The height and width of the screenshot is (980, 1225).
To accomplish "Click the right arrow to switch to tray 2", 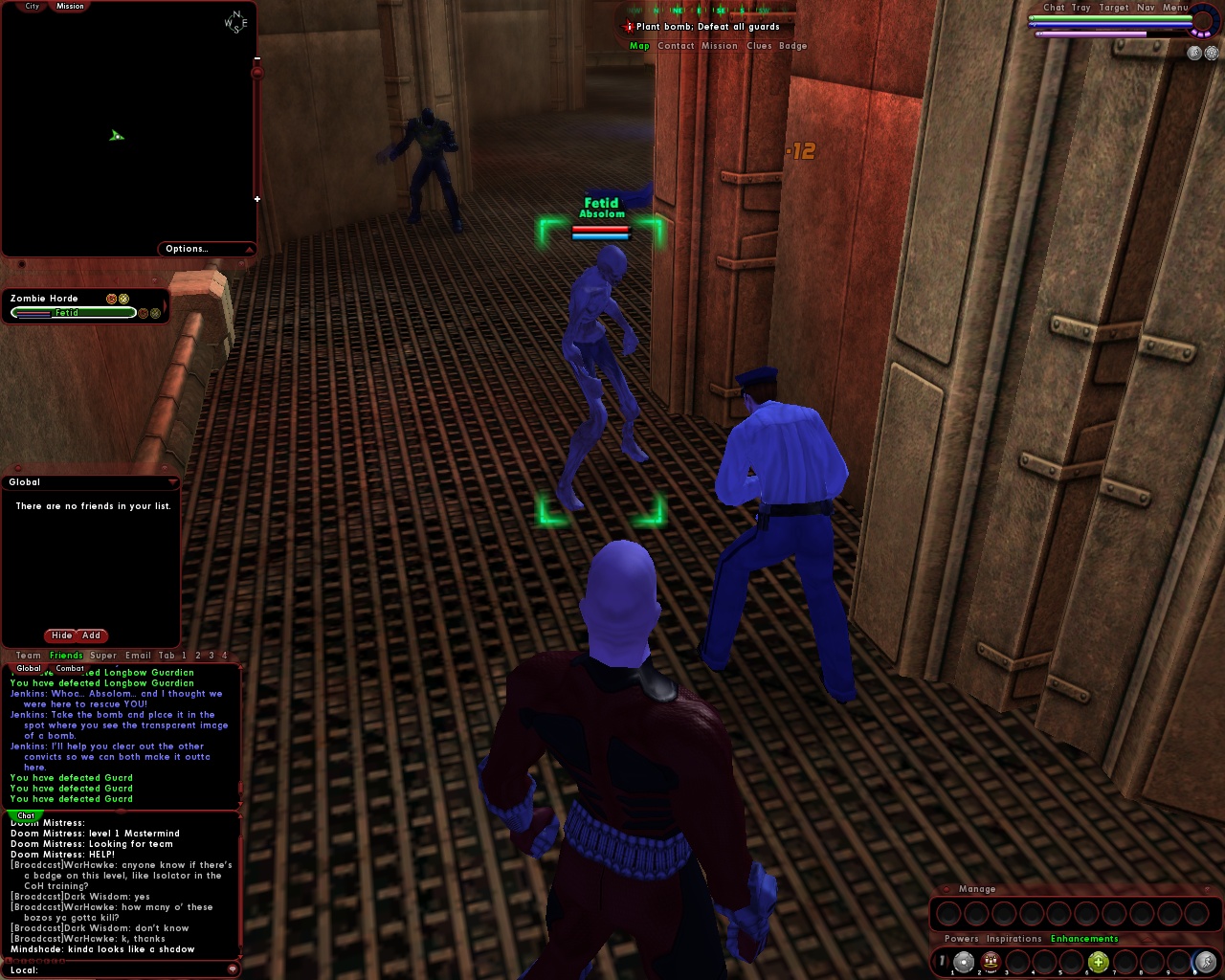I will 947,960.
